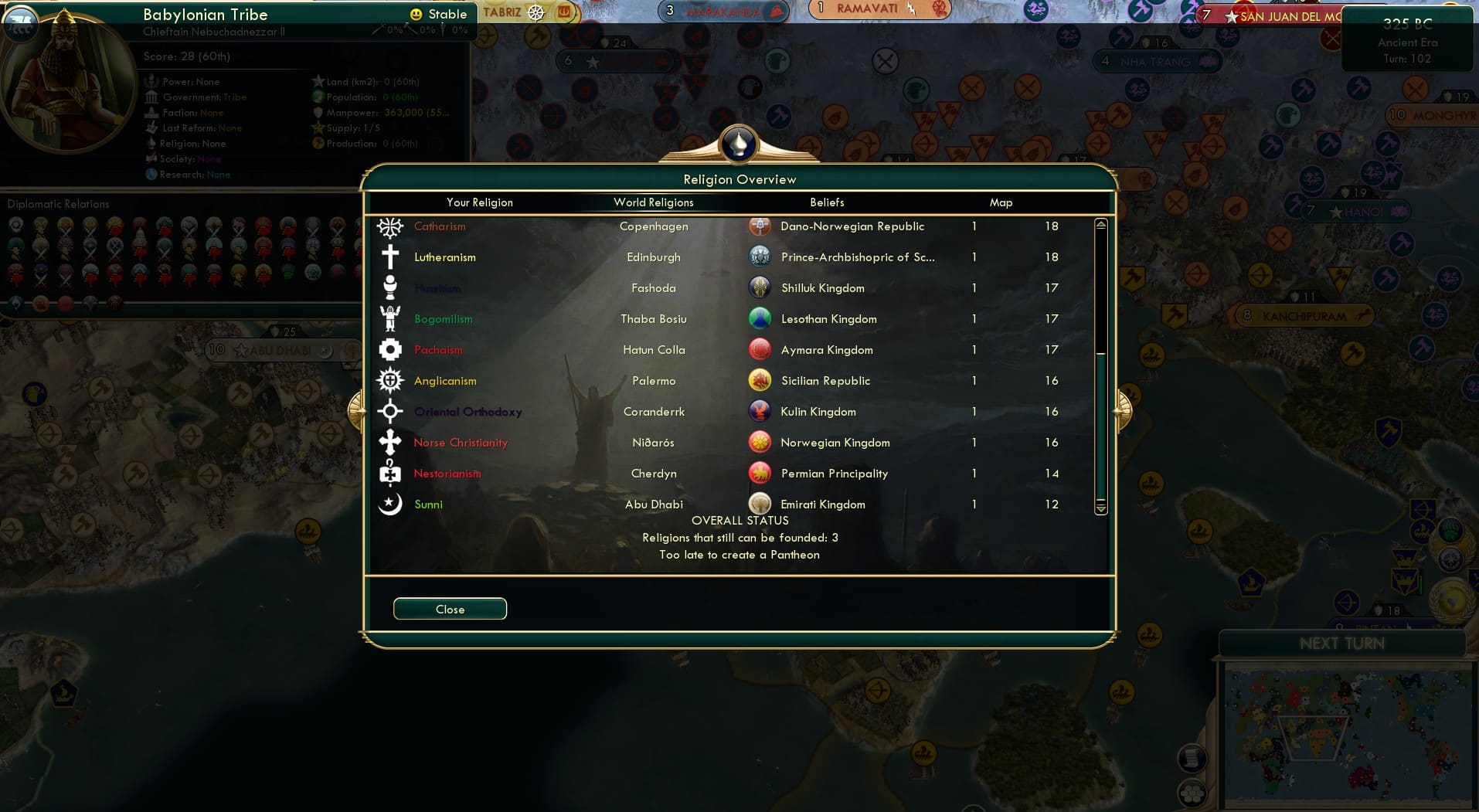Screen dimensions: 1479x812
Task: Select the Bogomilism religion symbol
Action: pyautogui.click(x=390, y=318)
